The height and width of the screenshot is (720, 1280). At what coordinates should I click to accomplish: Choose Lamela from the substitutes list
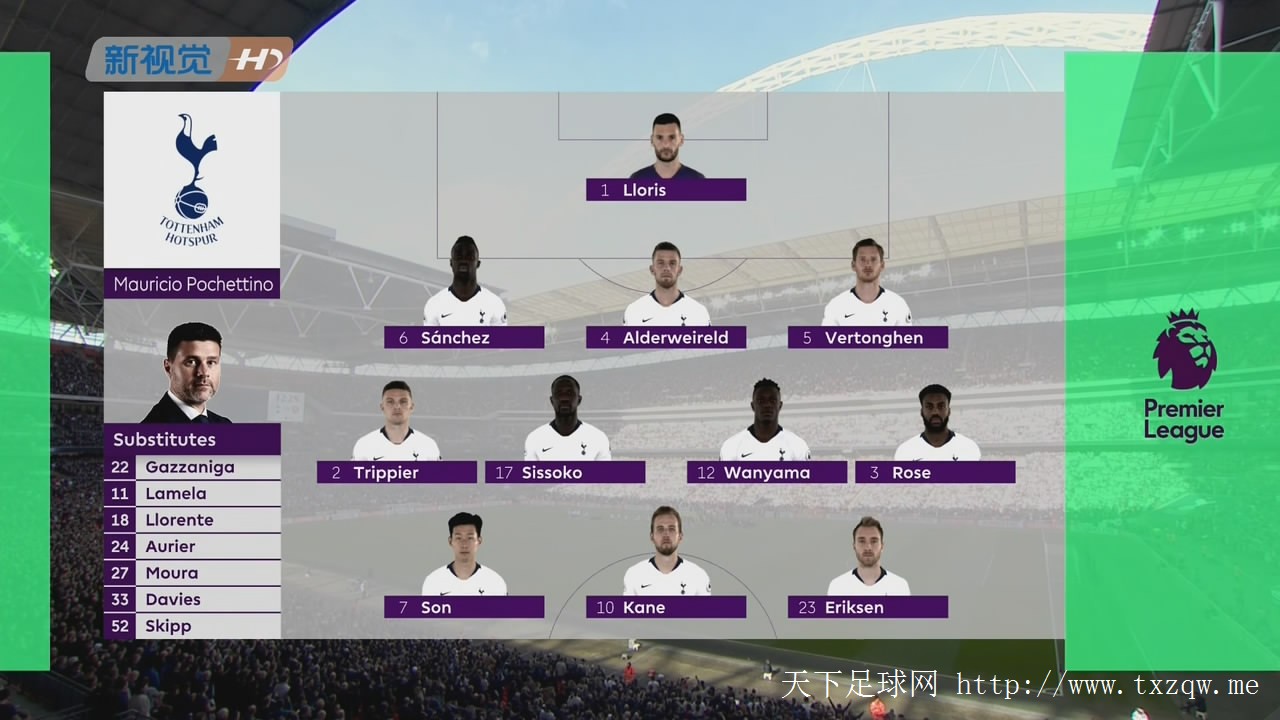pyautogui.click(x=192, y=494)
